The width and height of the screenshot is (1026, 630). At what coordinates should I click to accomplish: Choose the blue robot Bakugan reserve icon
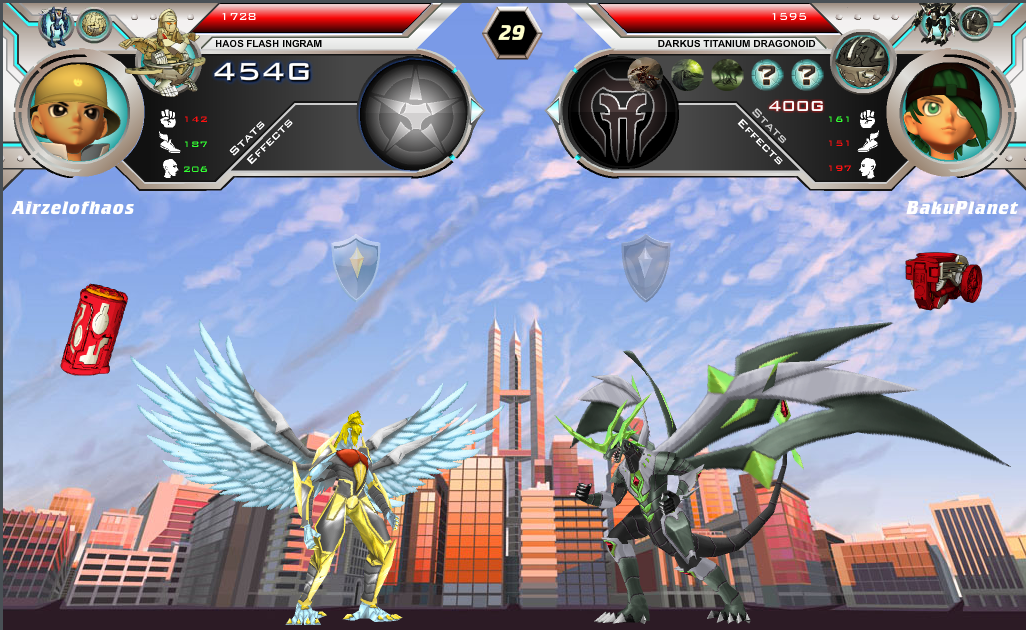54,23
